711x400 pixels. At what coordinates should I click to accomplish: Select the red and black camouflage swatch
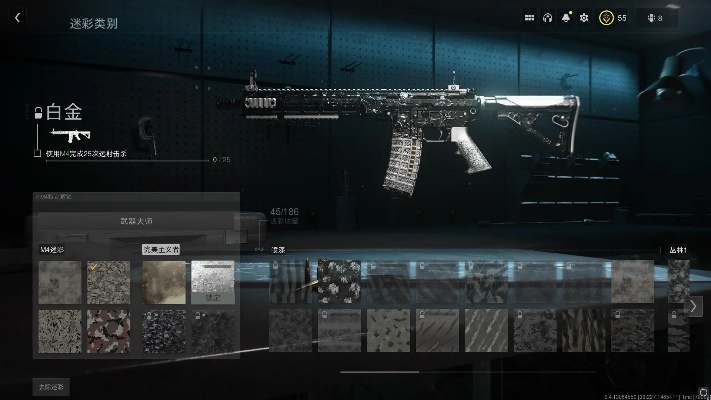[108, 330]
